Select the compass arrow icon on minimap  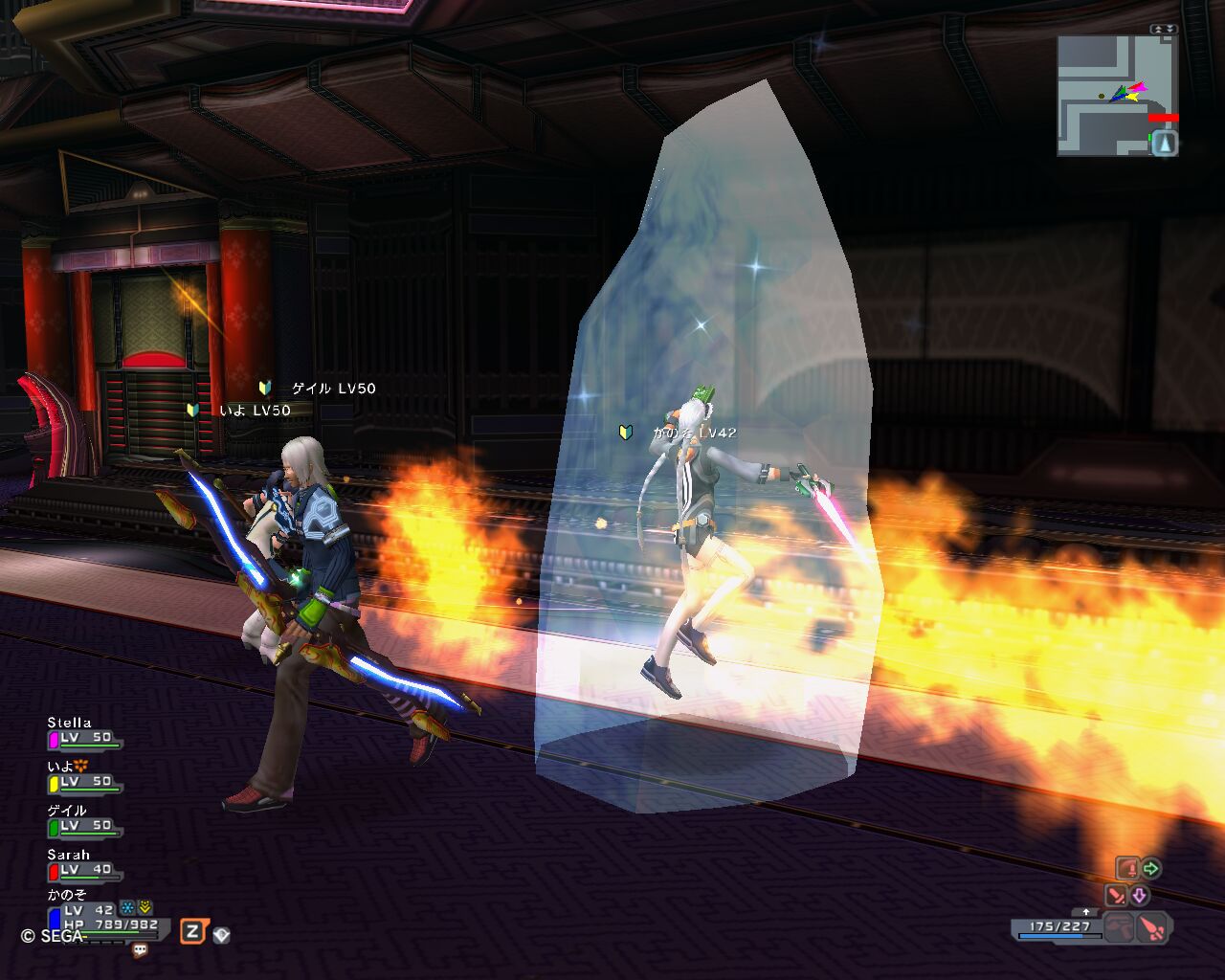1164,144
